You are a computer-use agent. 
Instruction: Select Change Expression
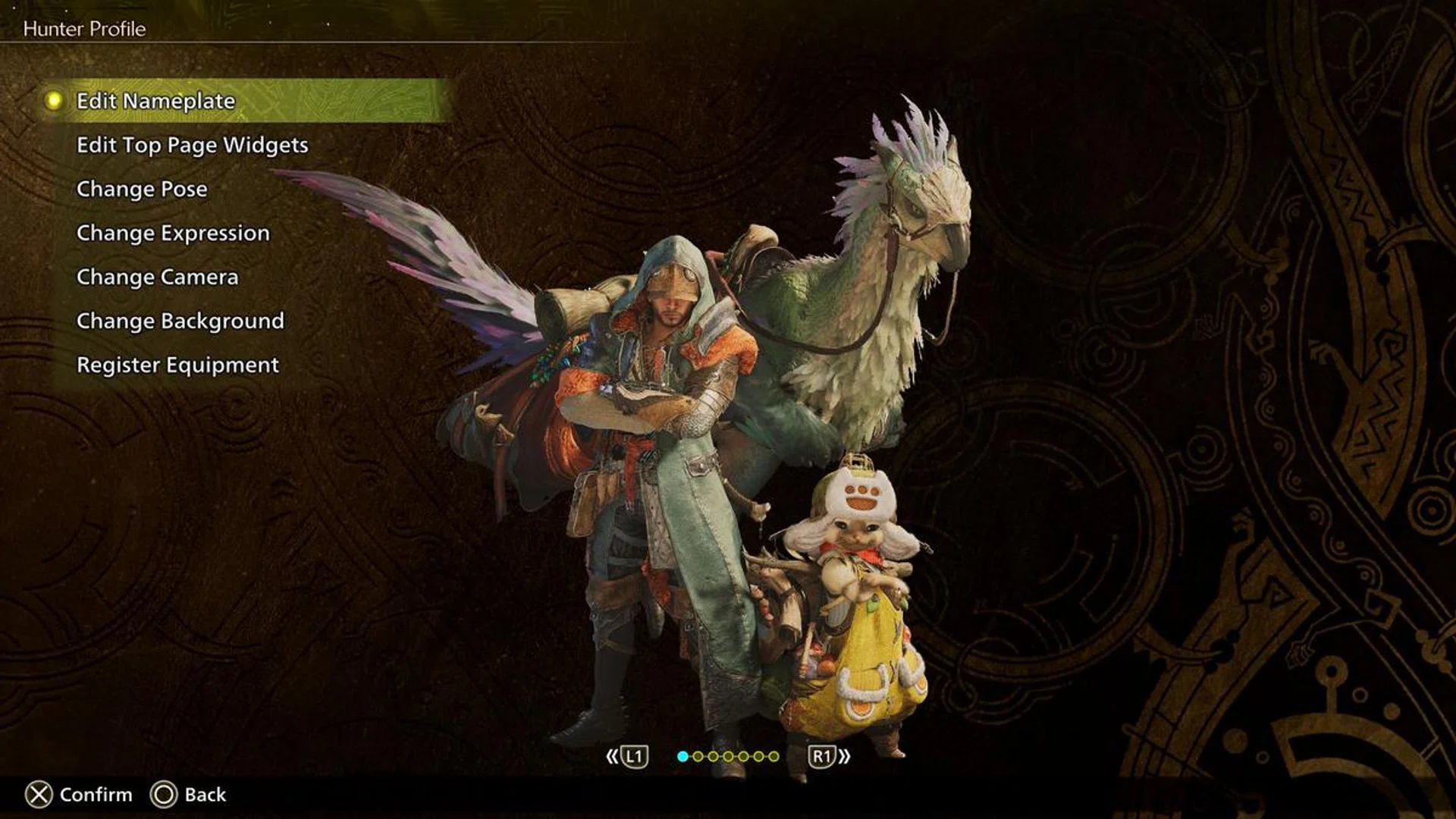(172, 233)
